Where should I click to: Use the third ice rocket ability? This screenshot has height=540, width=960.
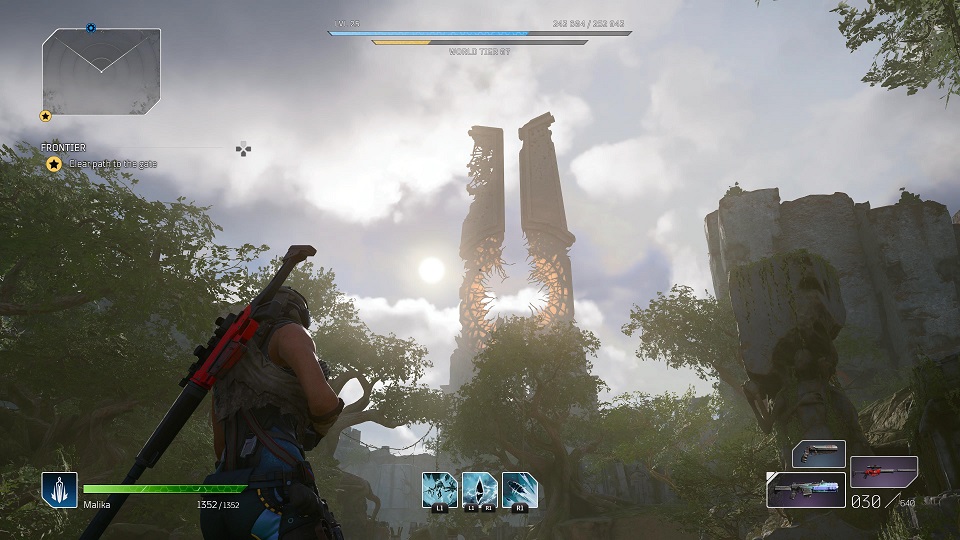[520, 488]
